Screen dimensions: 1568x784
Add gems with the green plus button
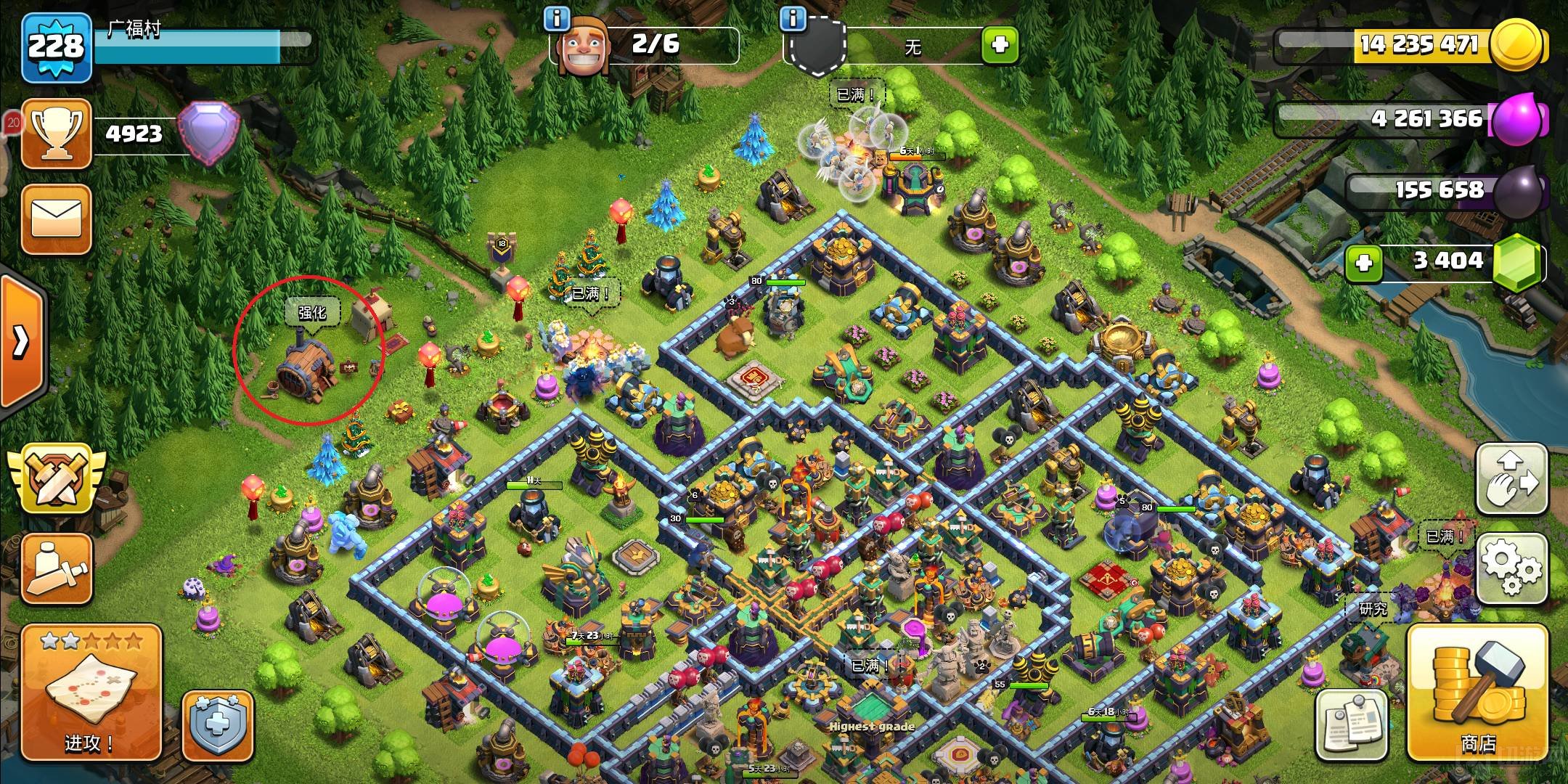click(1364, 262)
